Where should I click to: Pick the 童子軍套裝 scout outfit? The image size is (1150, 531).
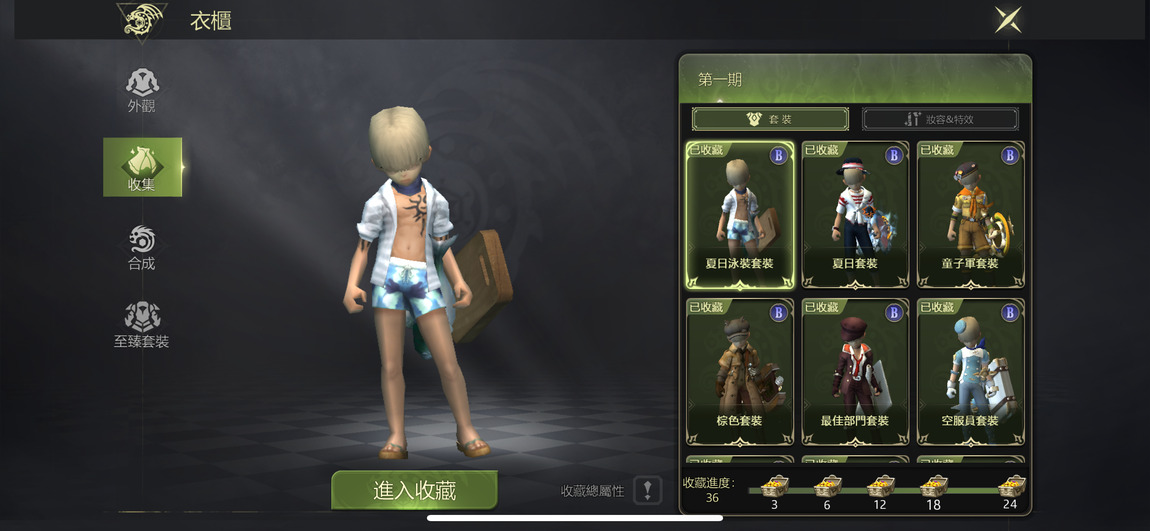tap(970, 215)
